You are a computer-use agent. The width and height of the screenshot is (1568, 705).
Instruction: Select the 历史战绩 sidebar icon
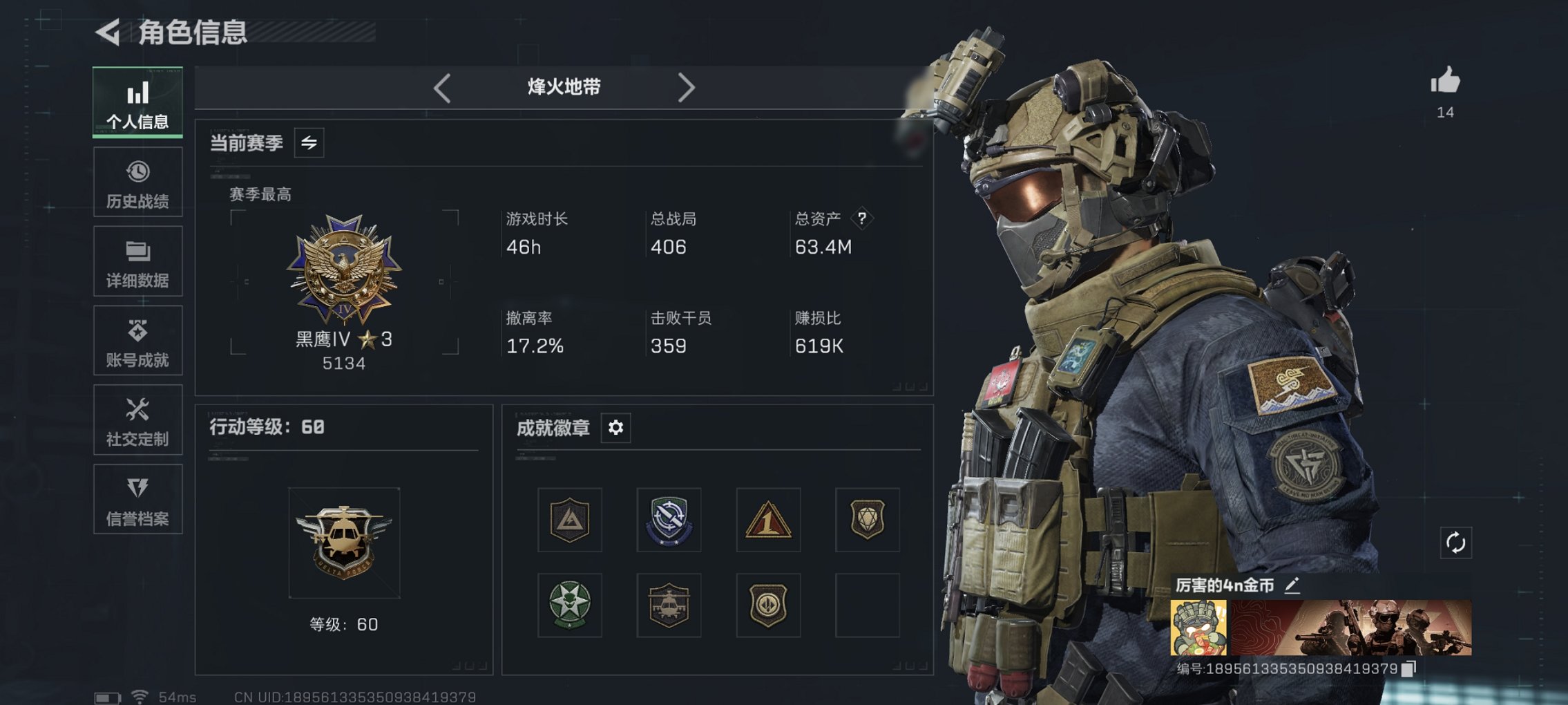137,182
